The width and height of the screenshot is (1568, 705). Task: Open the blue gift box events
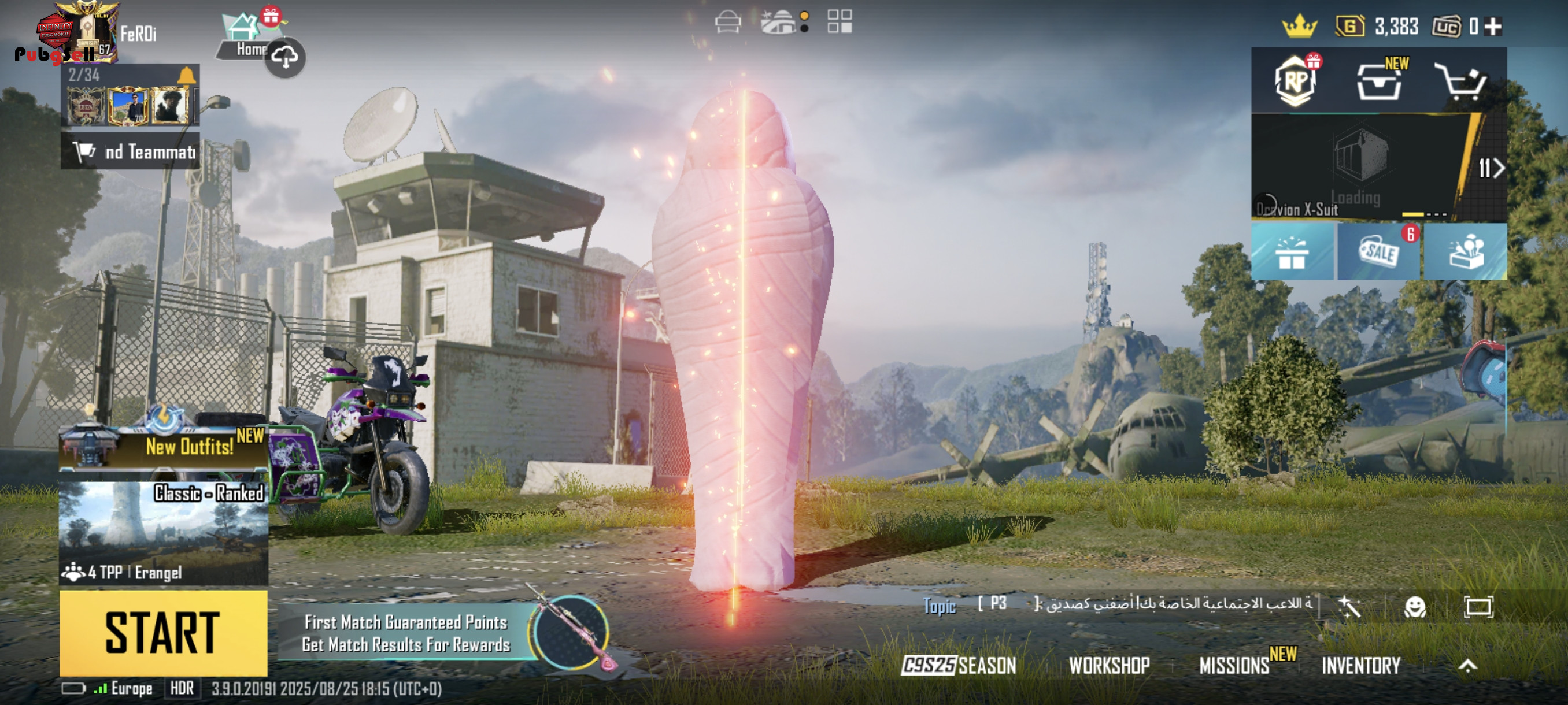click(1292, 252)
